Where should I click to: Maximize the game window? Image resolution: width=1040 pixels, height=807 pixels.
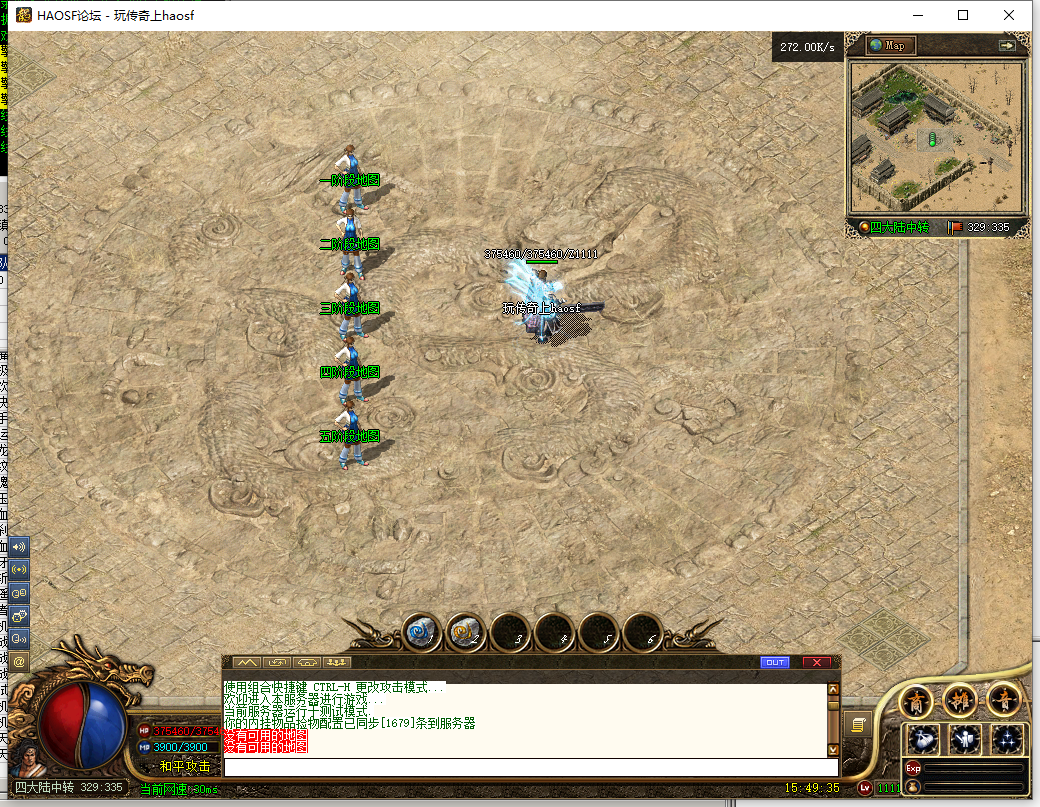[x=963, y=15]
